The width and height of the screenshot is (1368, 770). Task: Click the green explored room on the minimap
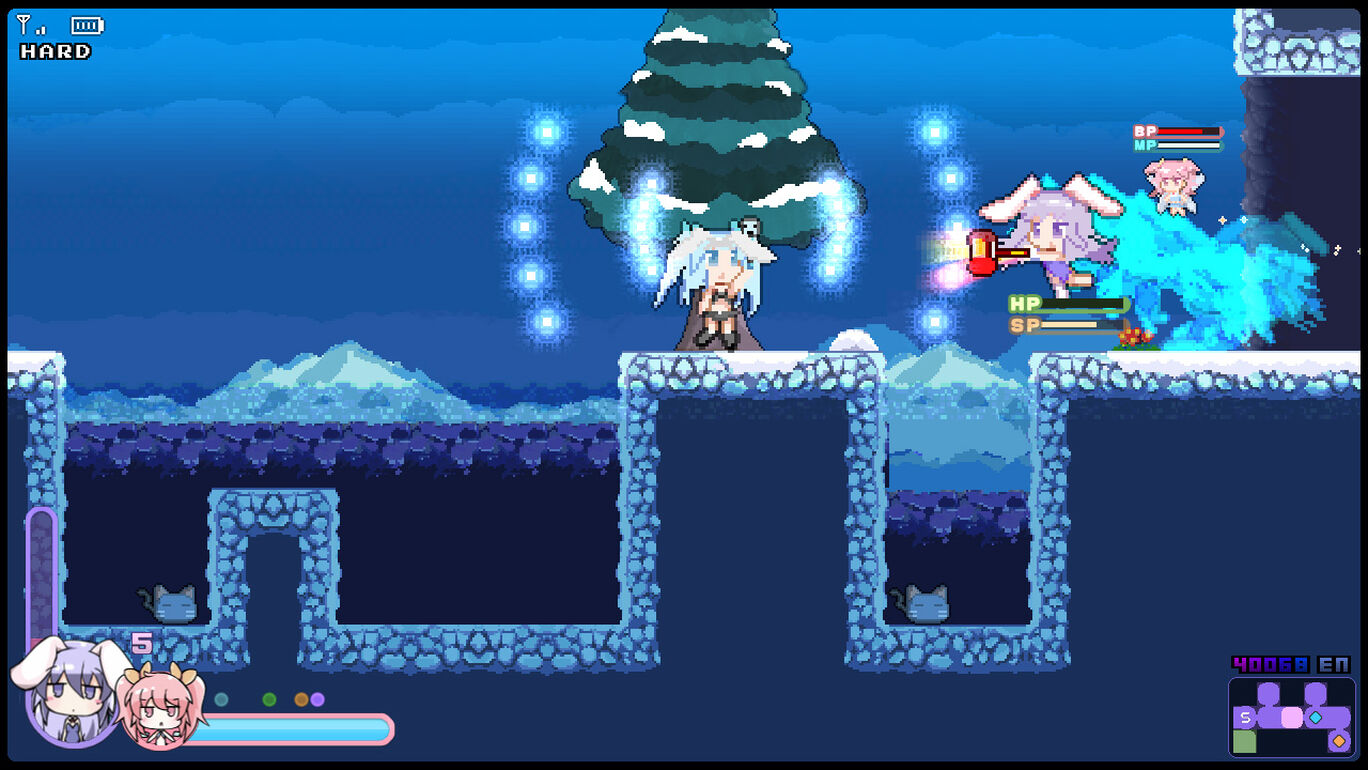pyautogui.click(x=1245, y=740)
